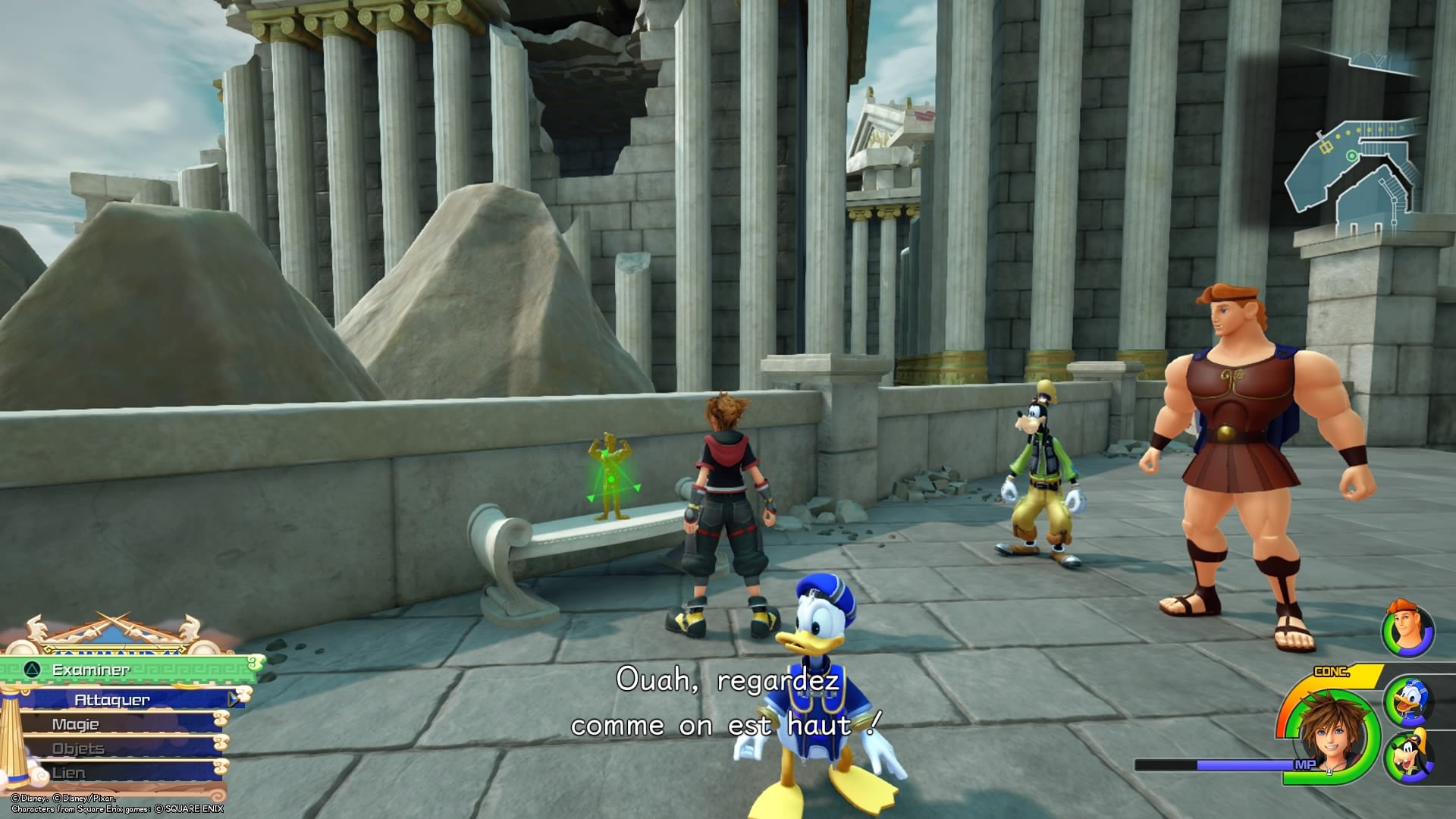Select the Attaquer command
The width and height of the screenshot is (1456, 819).
pyautogui.click(x=111, y=699)
